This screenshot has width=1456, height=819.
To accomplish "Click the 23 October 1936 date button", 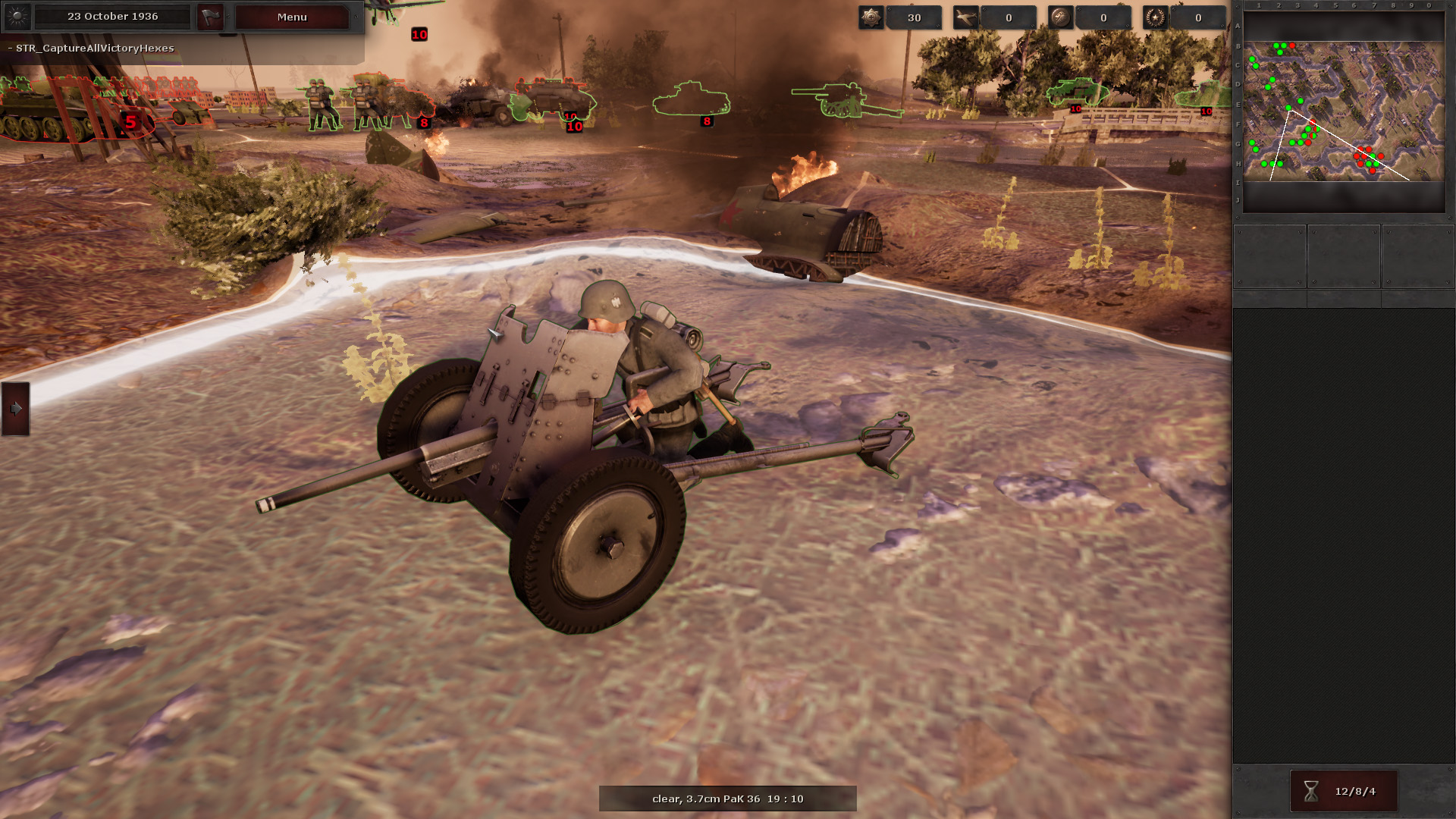I will tap(112, 16).
